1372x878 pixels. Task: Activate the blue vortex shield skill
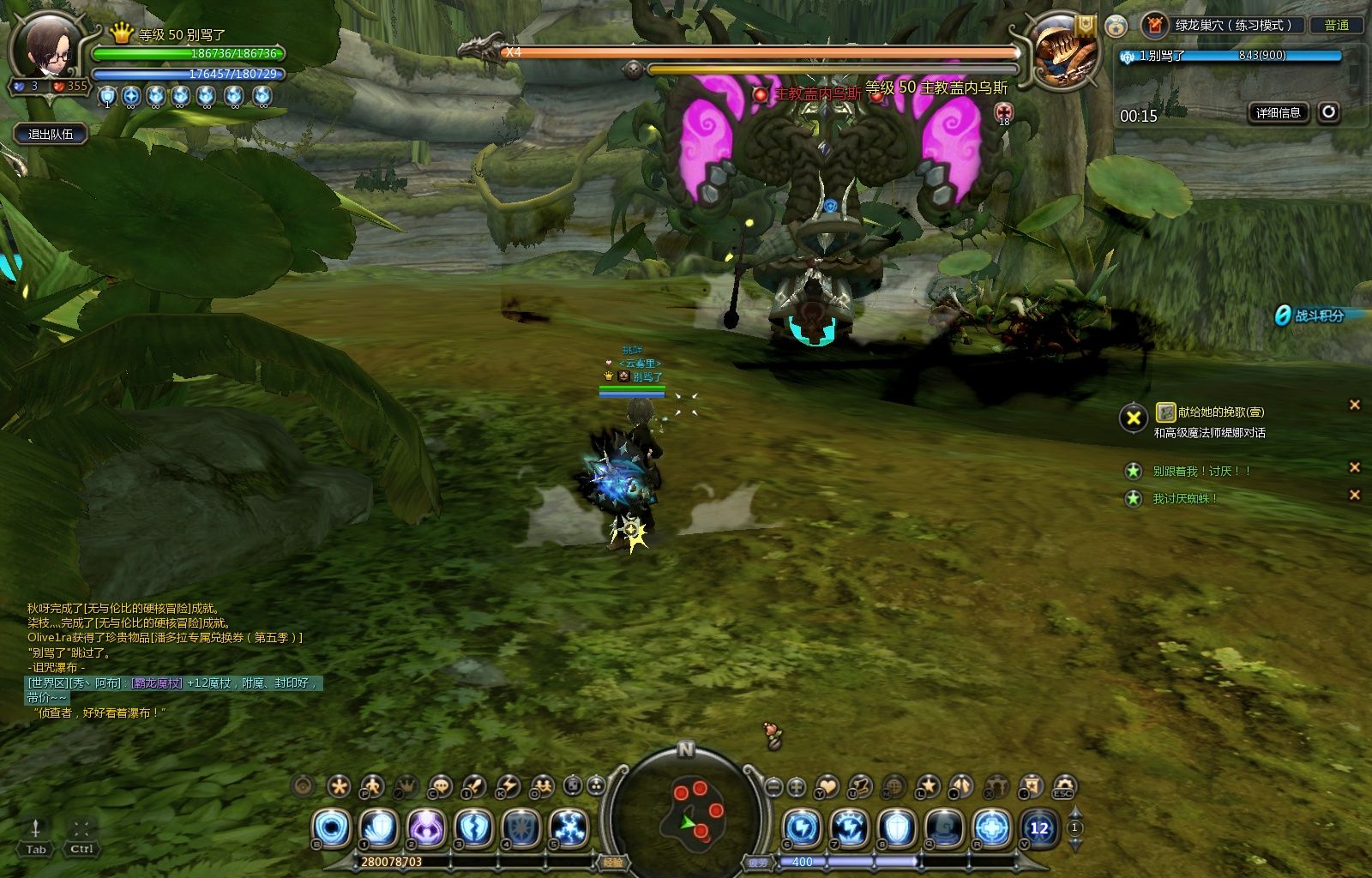click(332, 829)
